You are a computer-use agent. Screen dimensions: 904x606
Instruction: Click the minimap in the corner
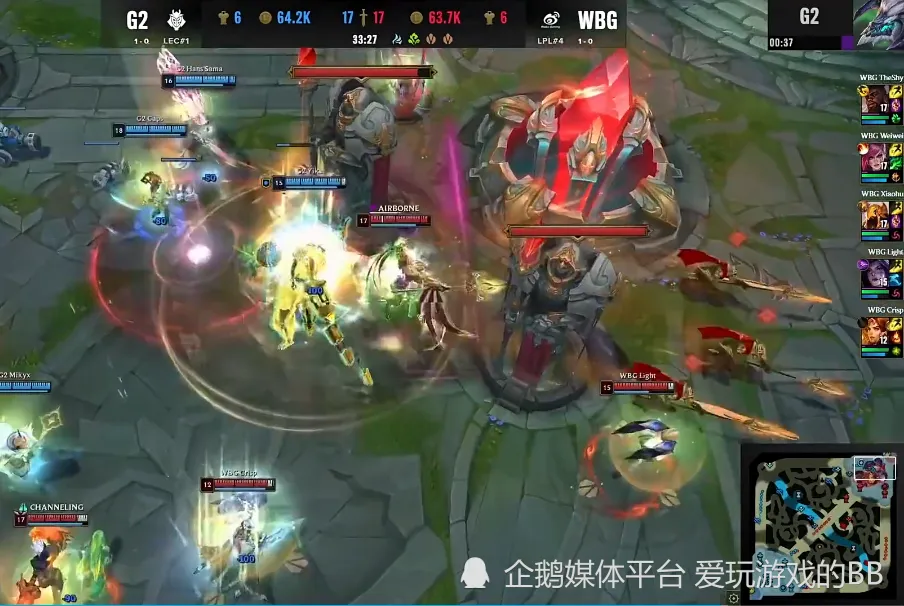[x=820, y=524]
